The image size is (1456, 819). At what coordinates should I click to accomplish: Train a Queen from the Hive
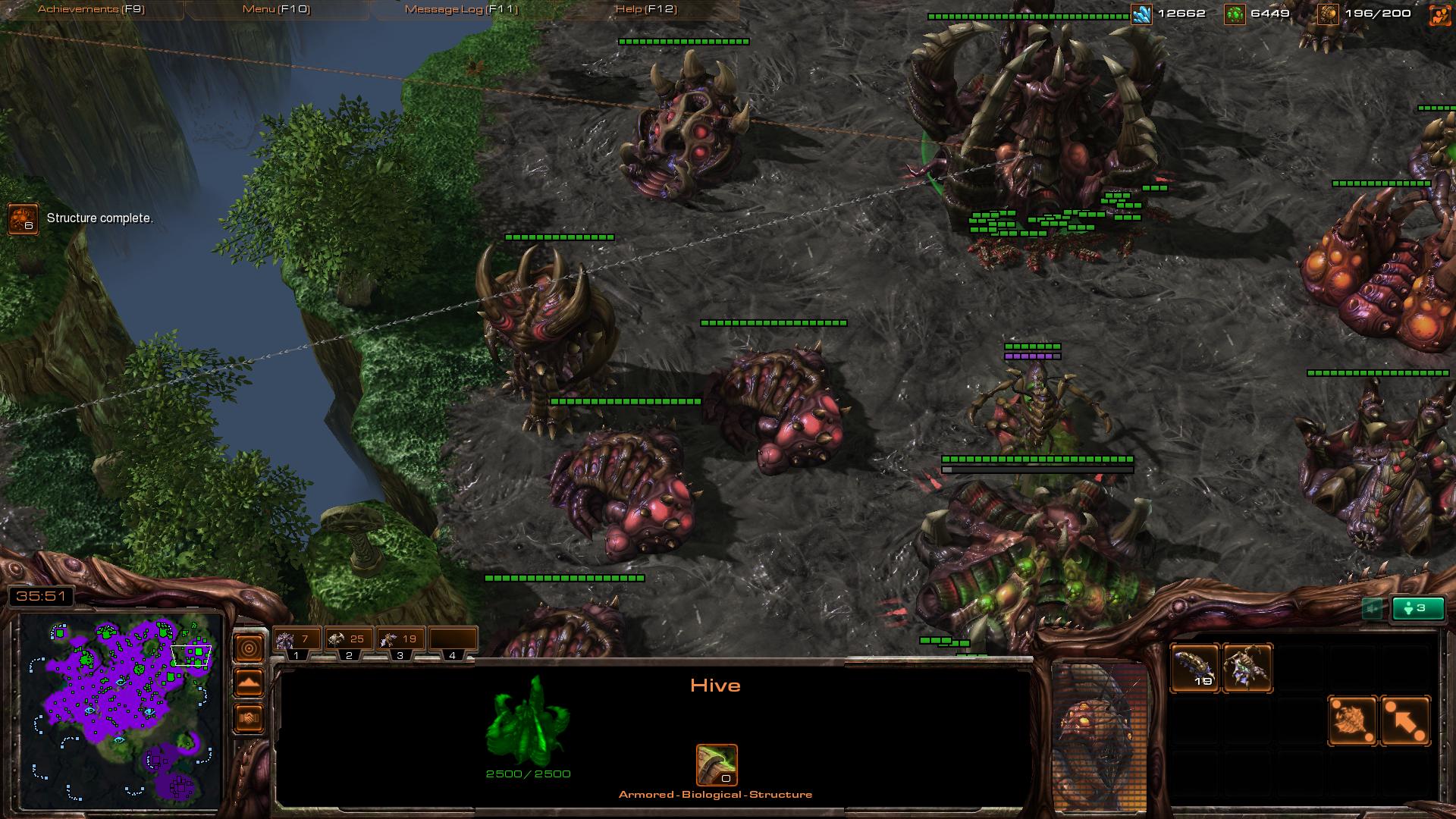coord(1247,668)
